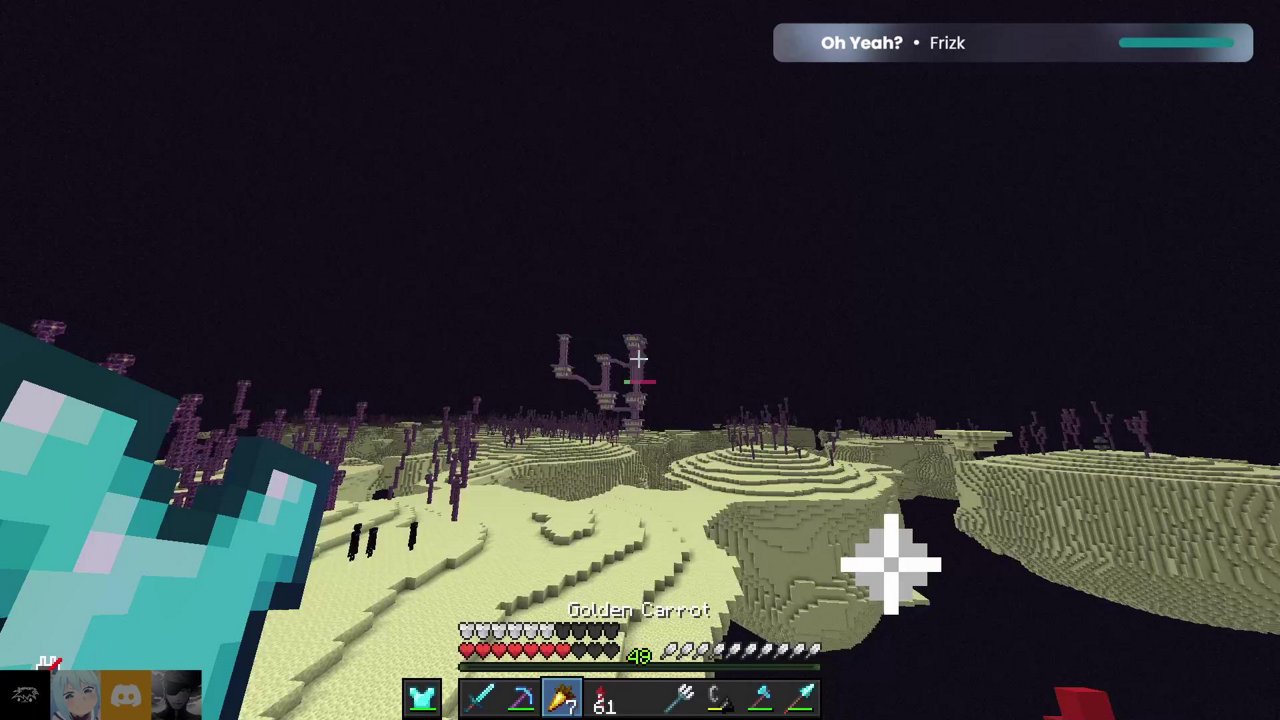
Task: Click a white absorption heart above the health bar
Action: (x=465, y=630)
